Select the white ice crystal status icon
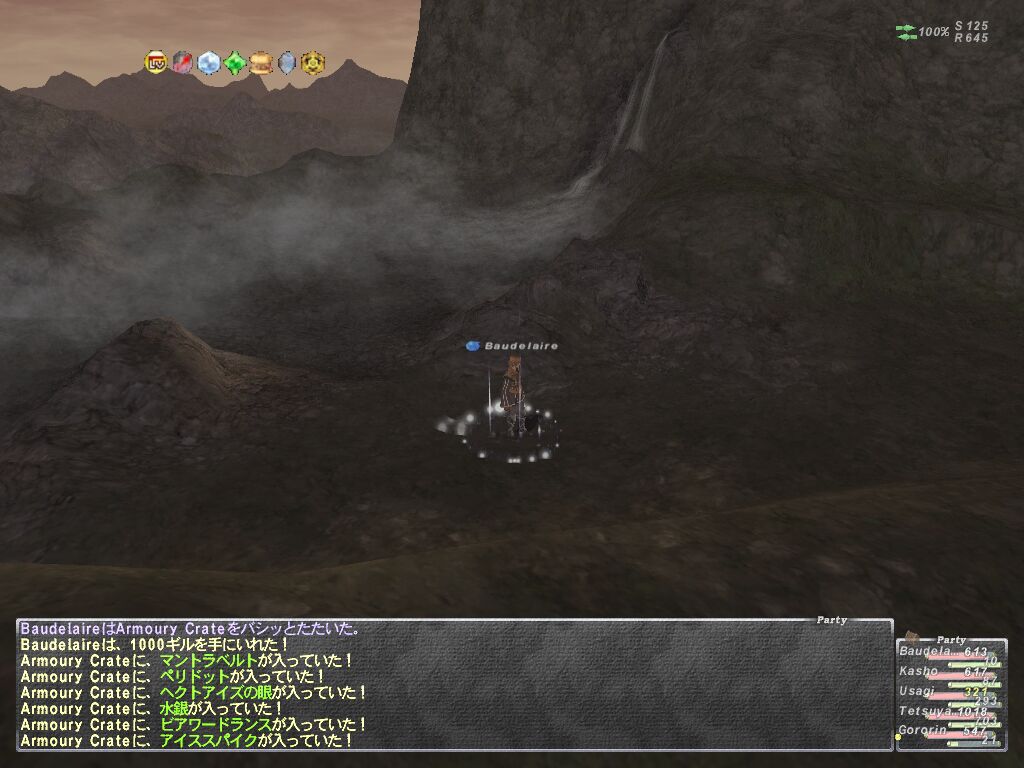 [208, 63]
